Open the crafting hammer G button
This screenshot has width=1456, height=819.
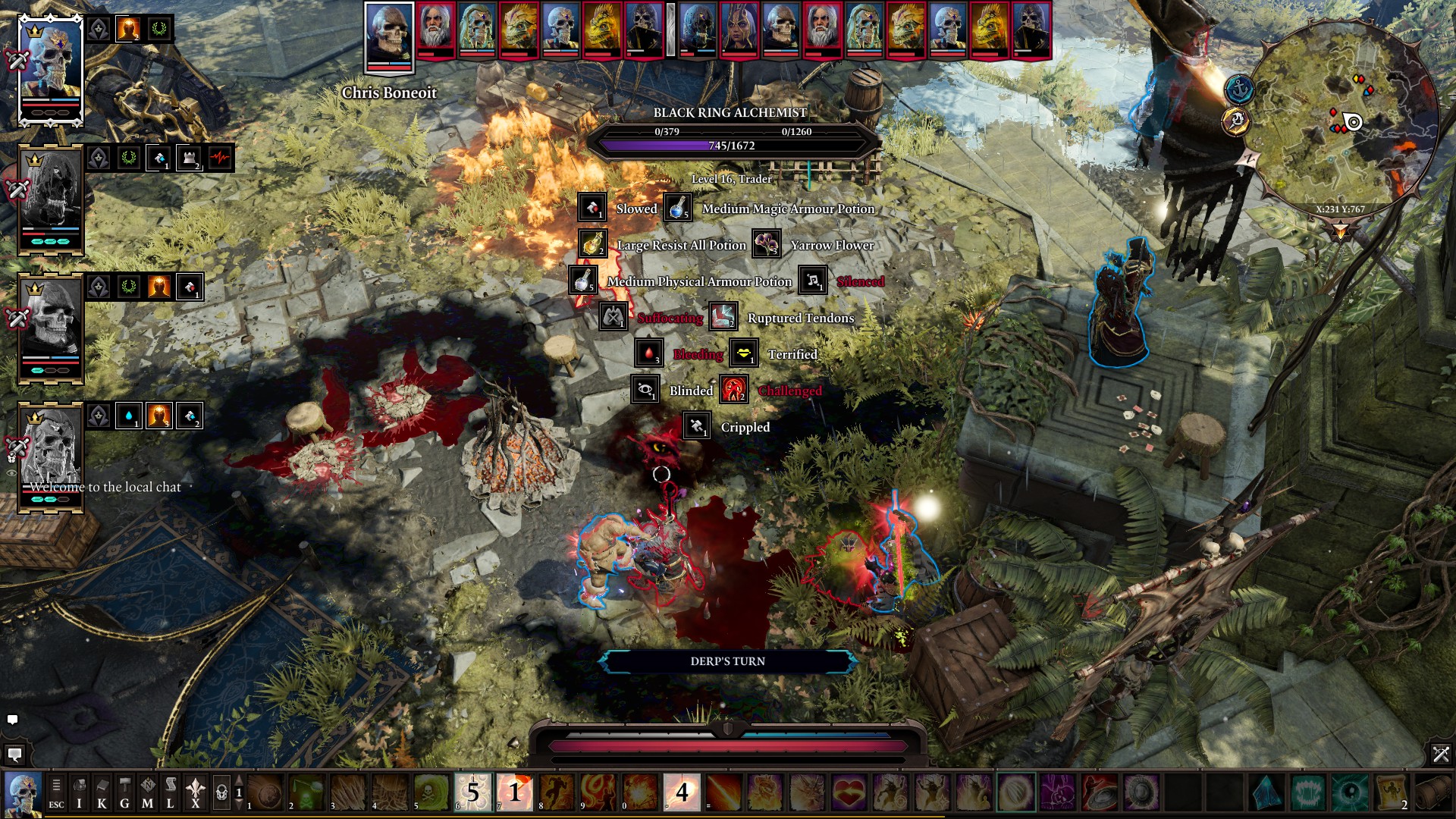[124, 793]
